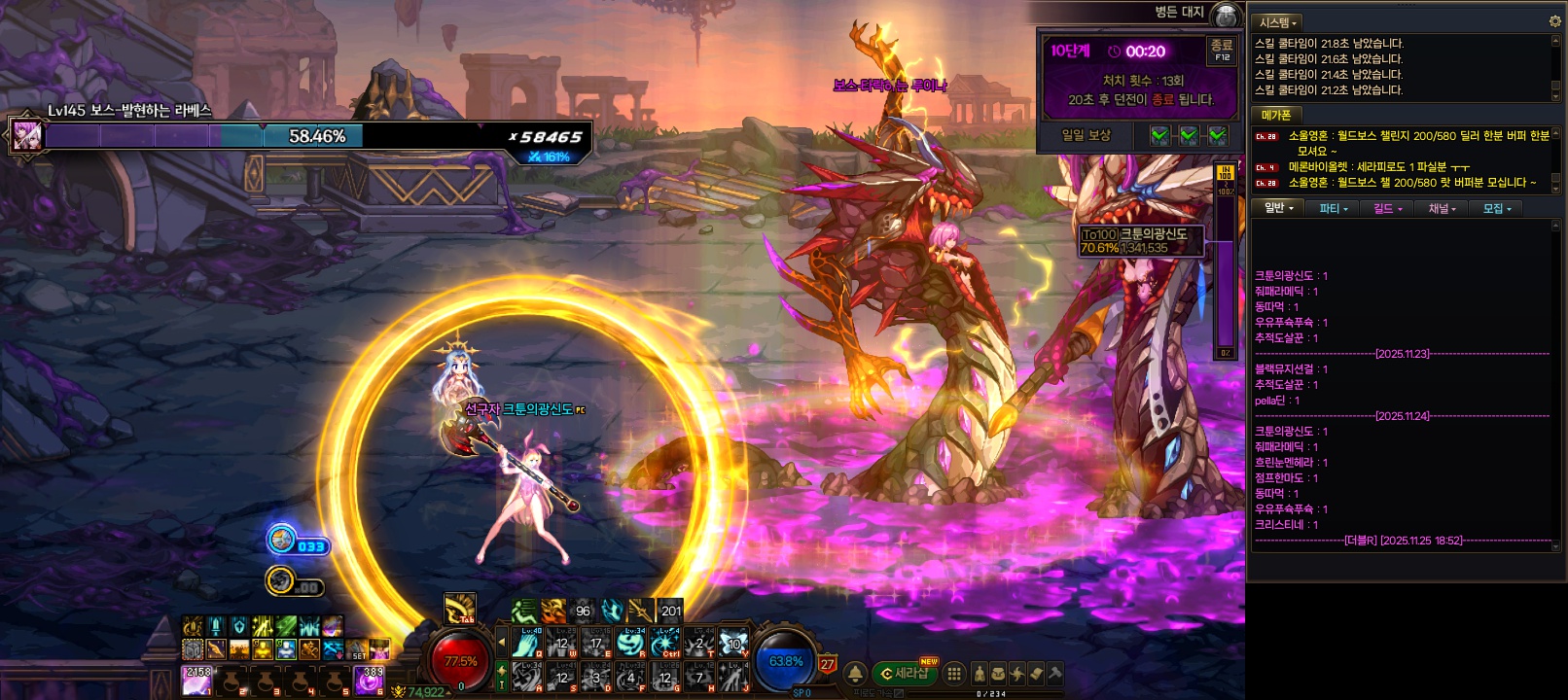Click the skill bar left arrow toggle
Image resolution: width=1568 pixels, height=700 pixels.
(x=502, y=643)
